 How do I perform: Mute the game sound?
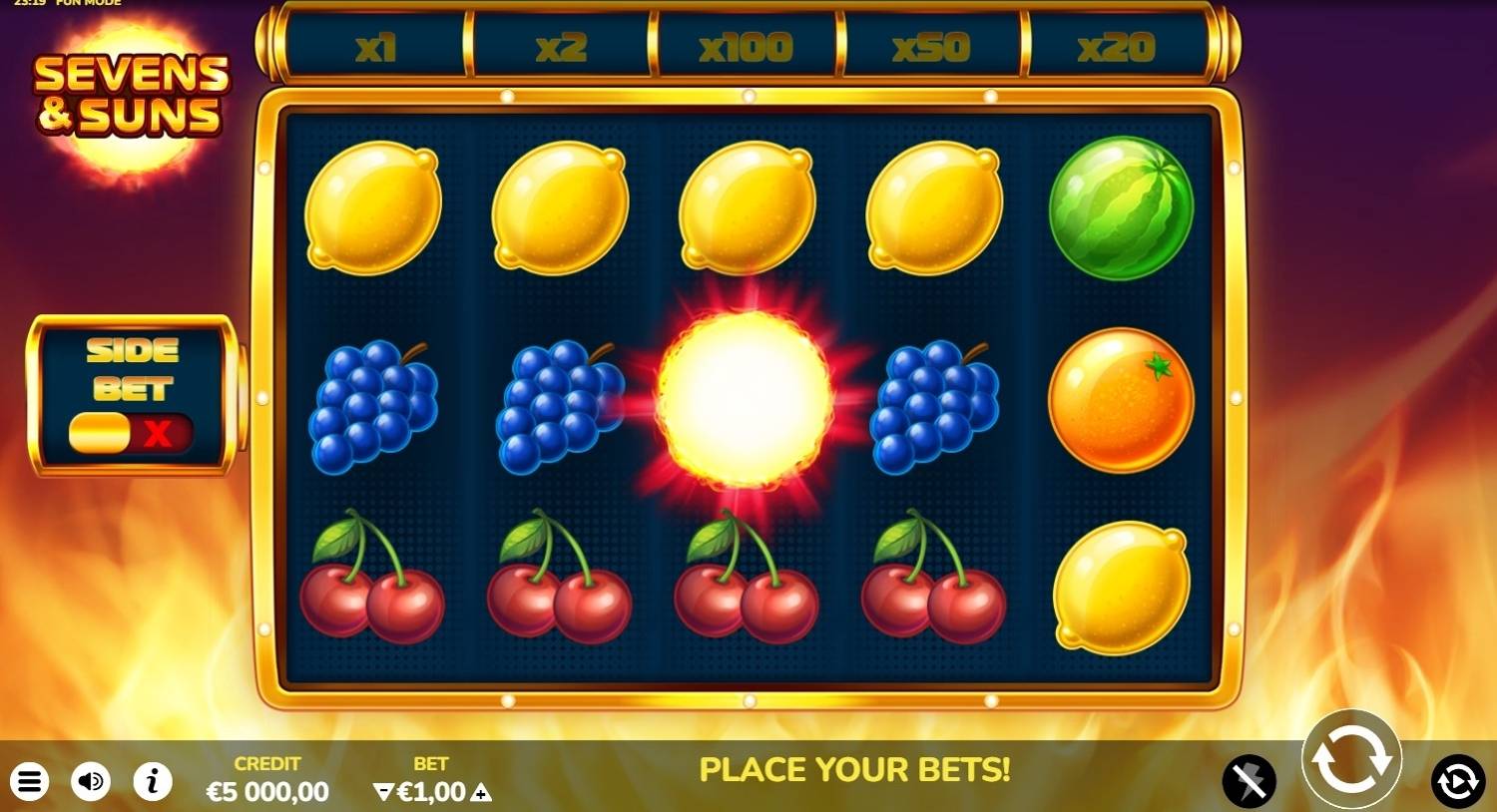(91, 782)
